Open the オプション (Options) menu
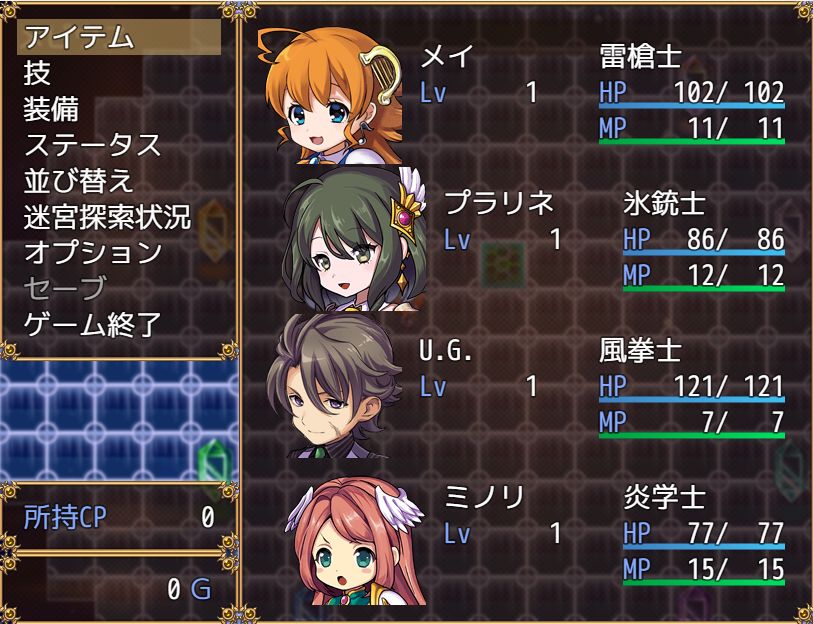 [x=92, y=253]
